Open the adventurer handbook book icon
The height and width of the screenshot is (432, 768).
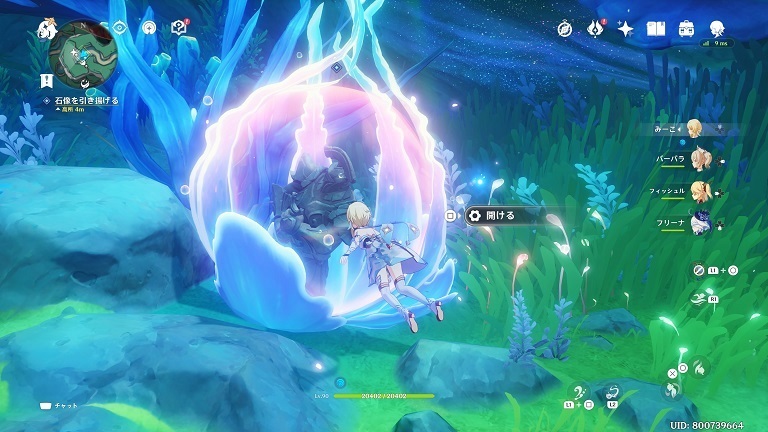[x=656, y=29]
